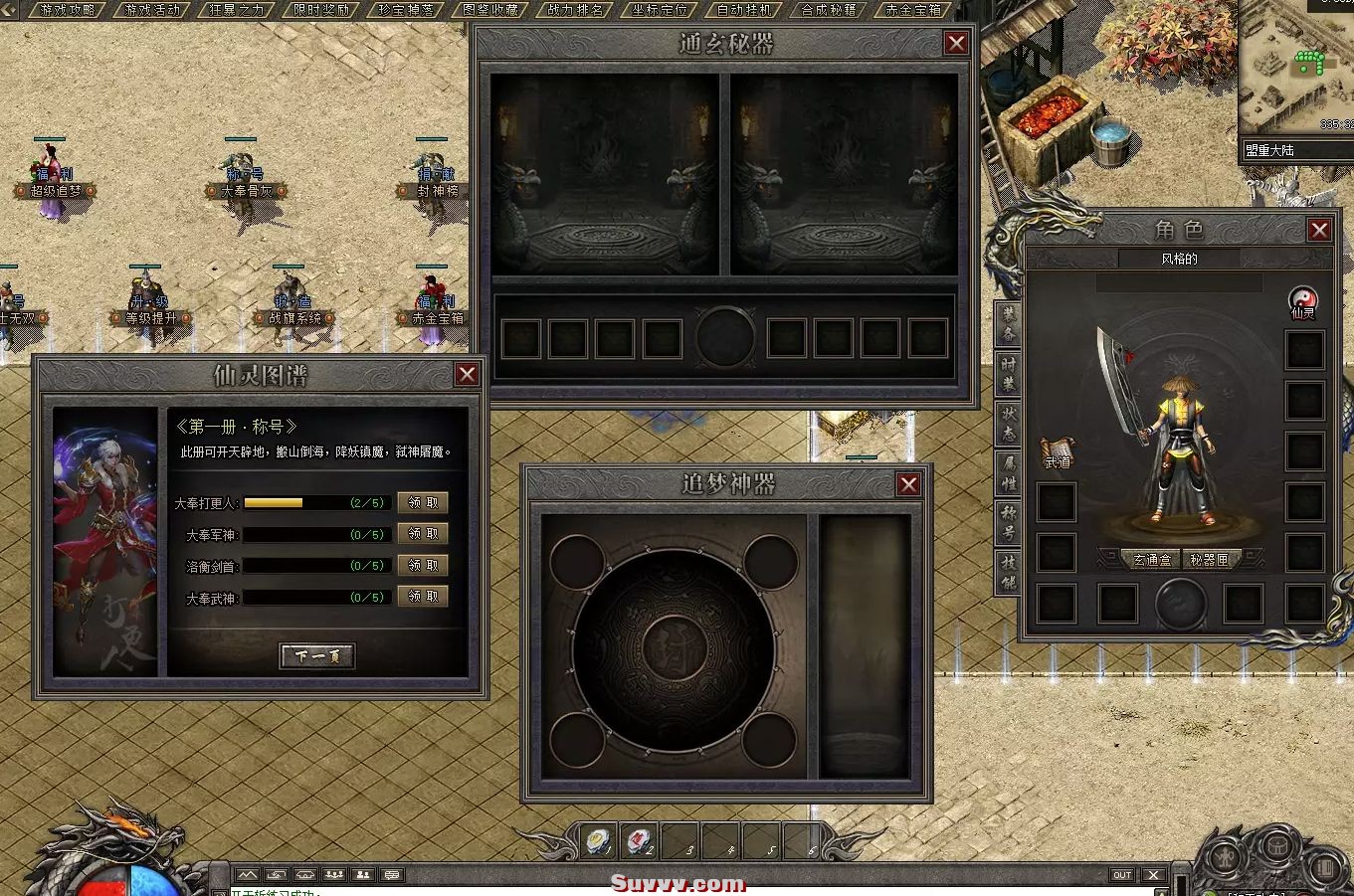This screenshot has width=1354, height=896.
Task: Claim the 大奉打更人 title reward
Action: coord(423,503)
